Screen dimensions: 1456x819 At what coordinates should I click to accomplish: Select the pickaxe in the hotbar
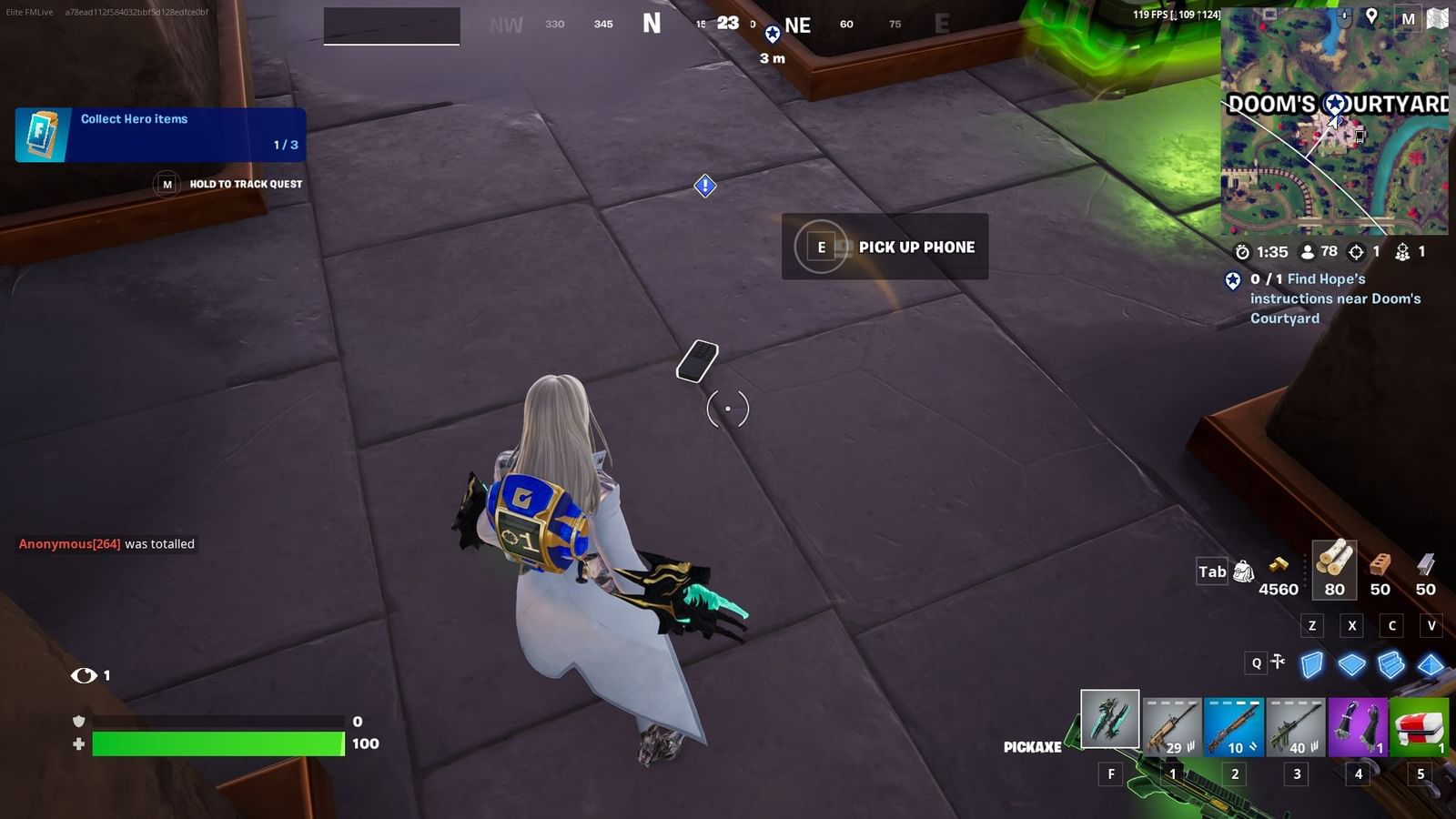click(x=1108, y=721)
